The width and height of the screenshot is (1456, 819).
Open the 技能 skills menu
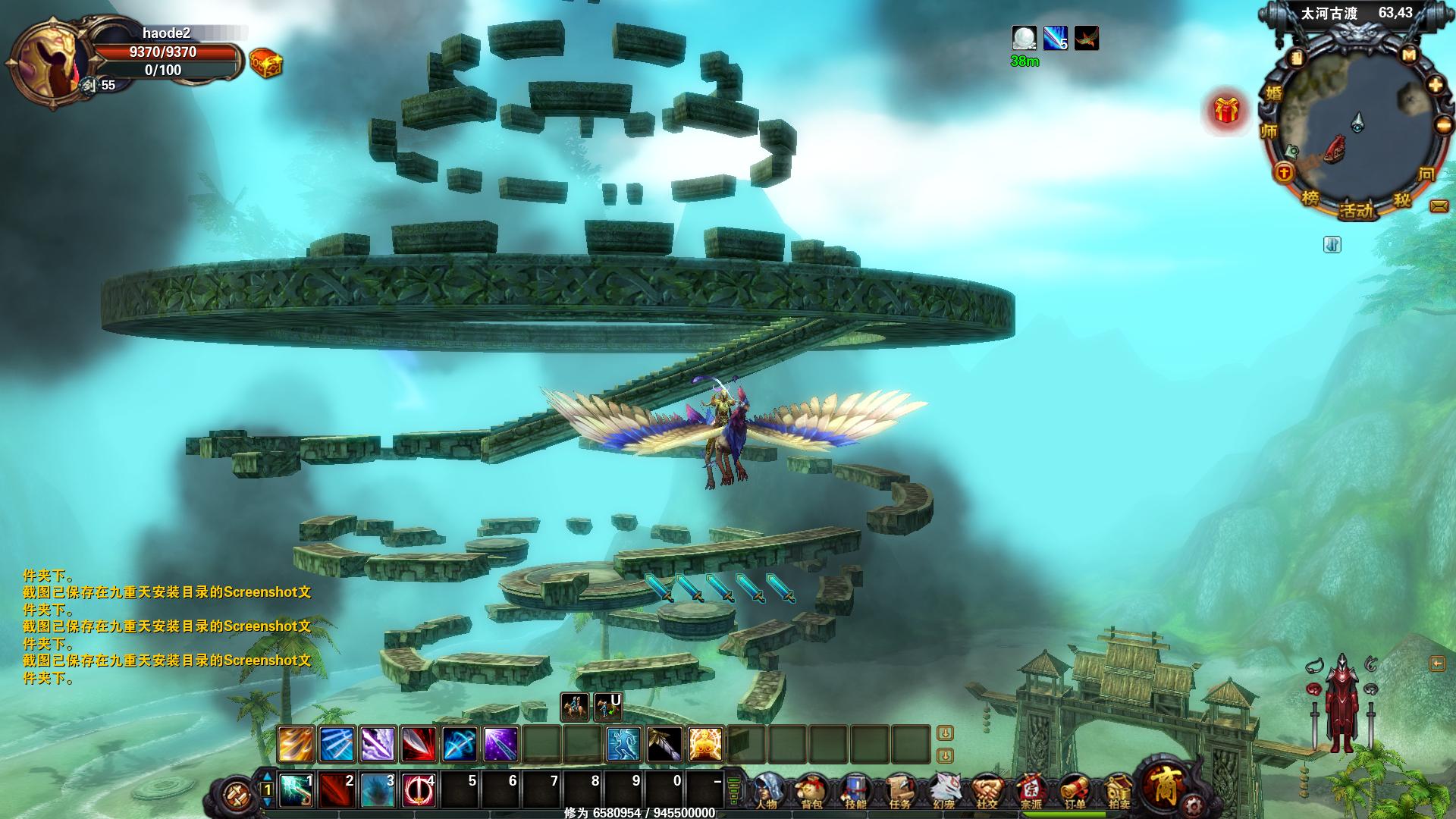click(855, 792)
